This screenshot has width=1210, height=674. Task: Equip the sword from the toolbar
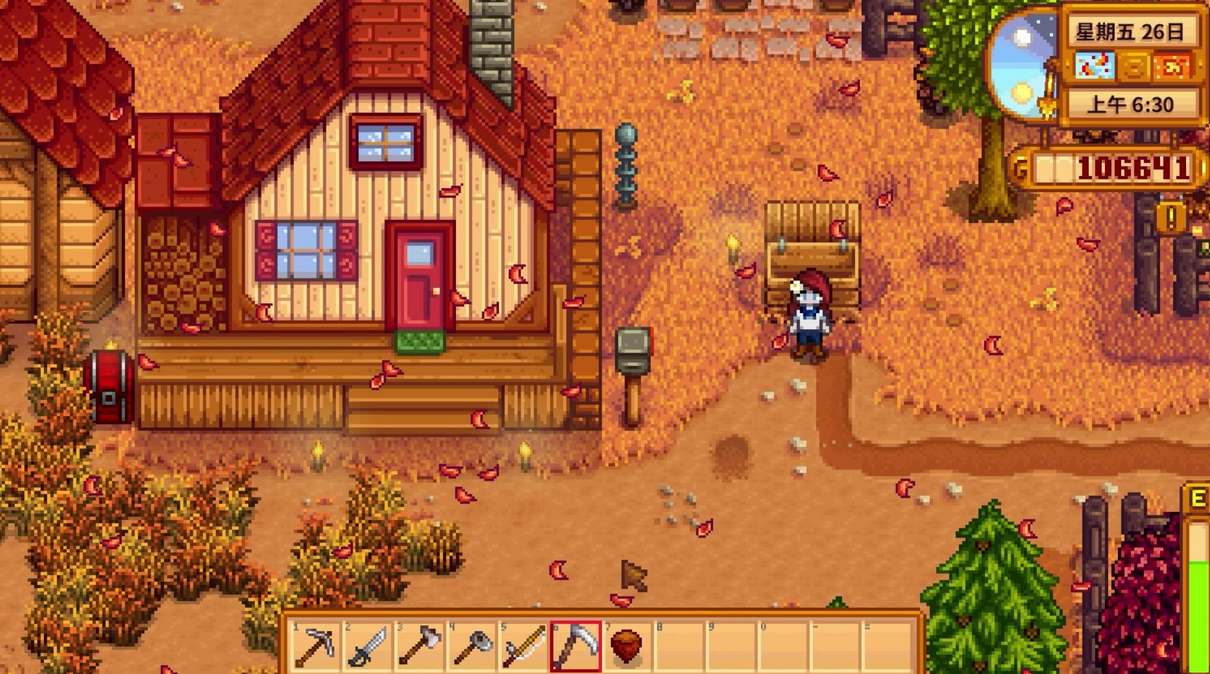368,646
